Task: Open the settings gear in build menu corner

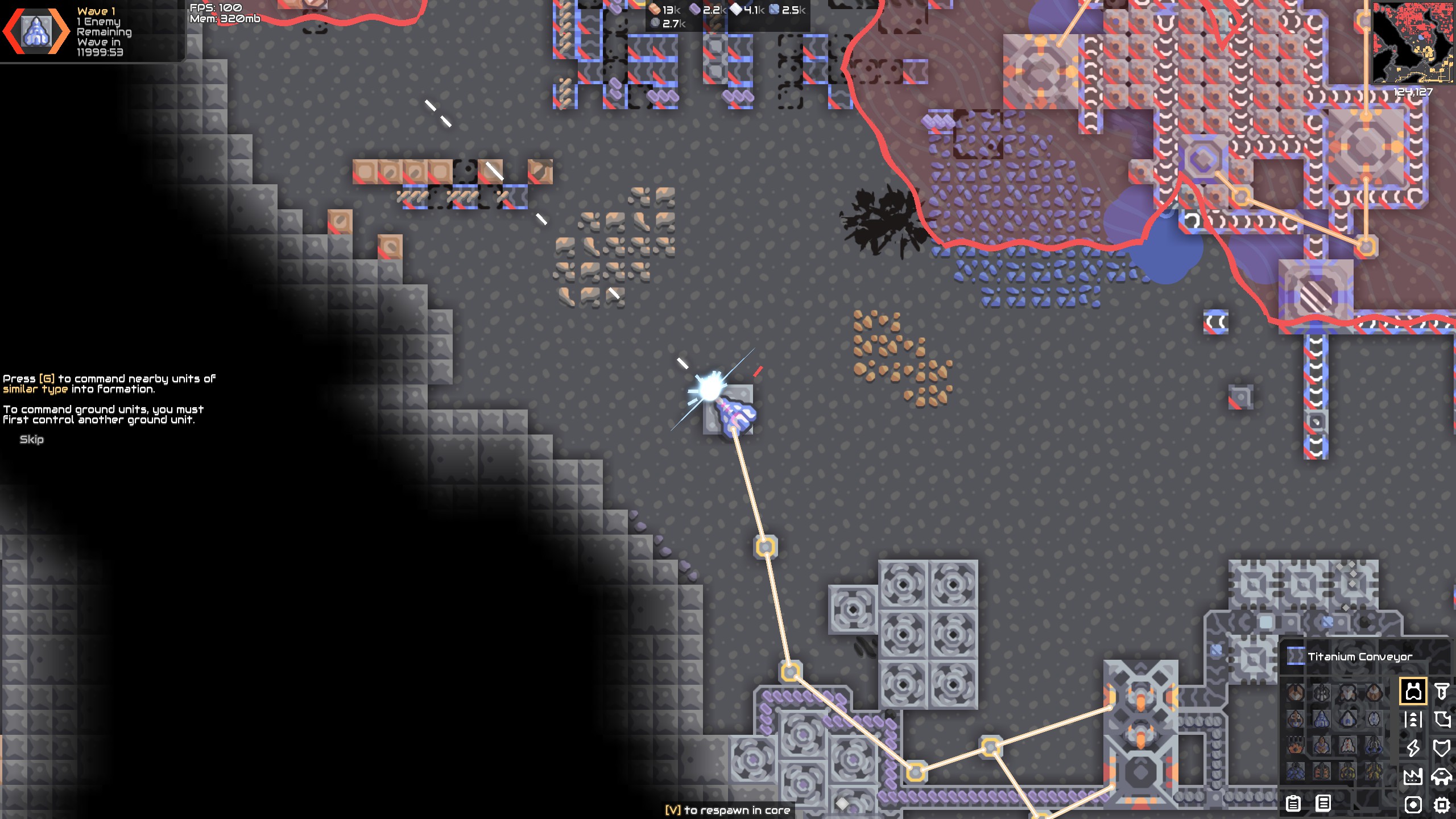Action: point(1441,803)
